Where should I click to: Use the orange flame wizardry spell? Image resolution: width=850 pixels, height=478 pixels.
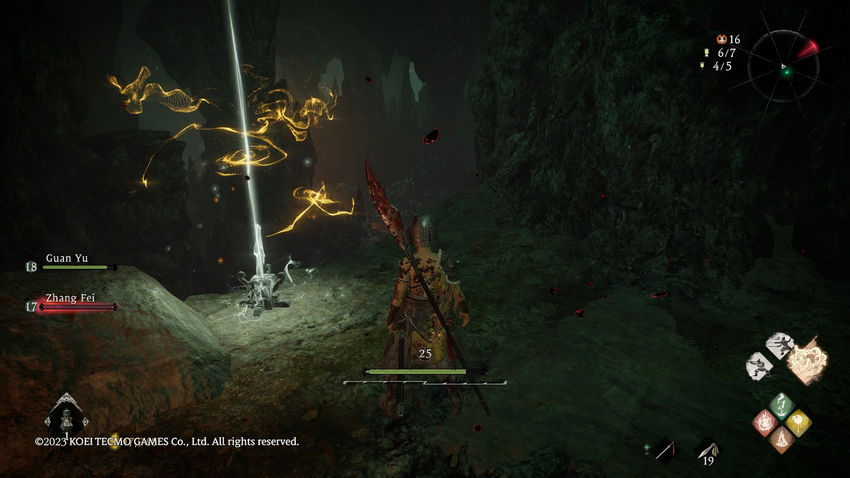[x=782, y=437]
